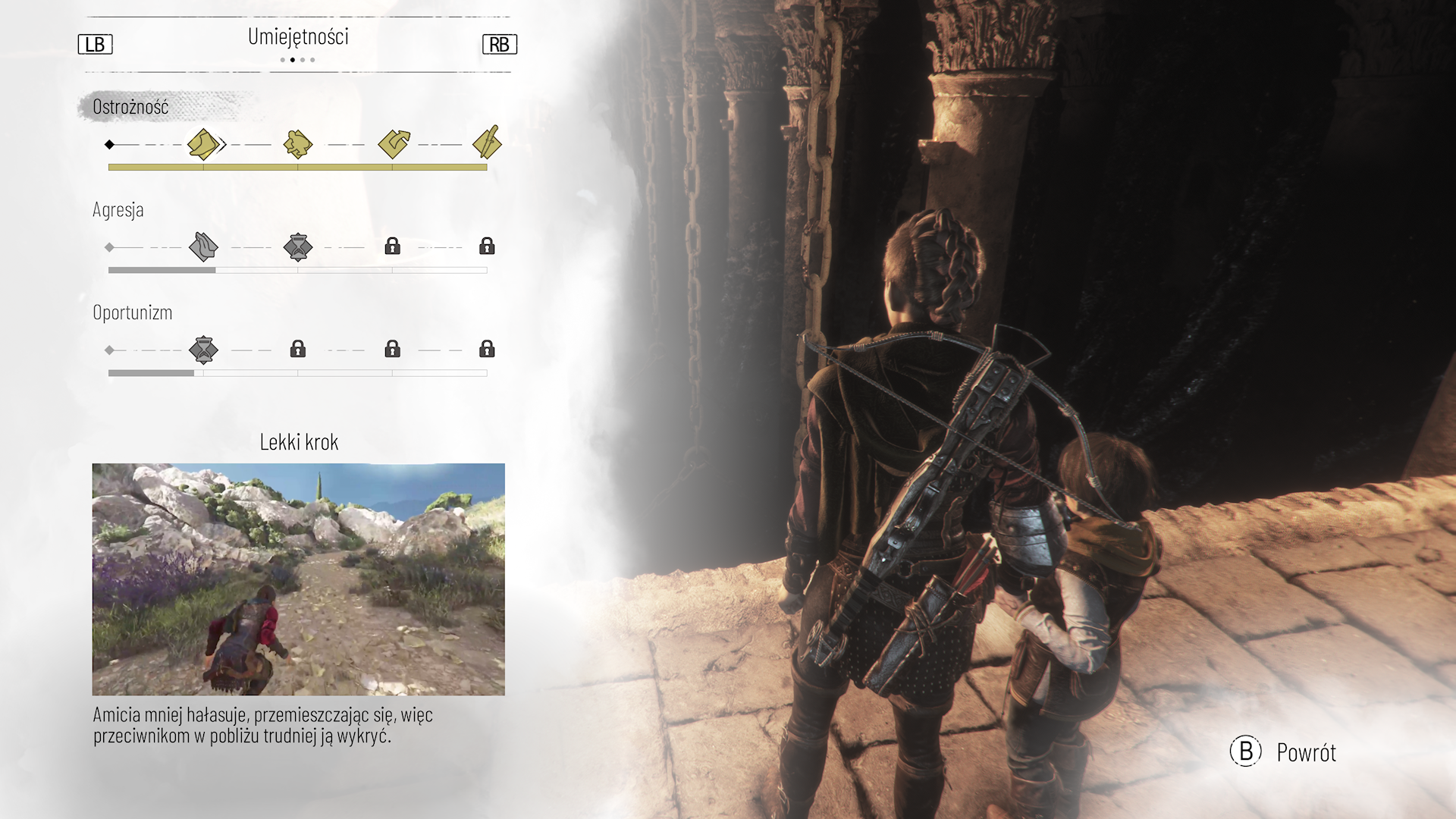
Task: Open the Oportunizm skill category
Action: pos(133,312)
